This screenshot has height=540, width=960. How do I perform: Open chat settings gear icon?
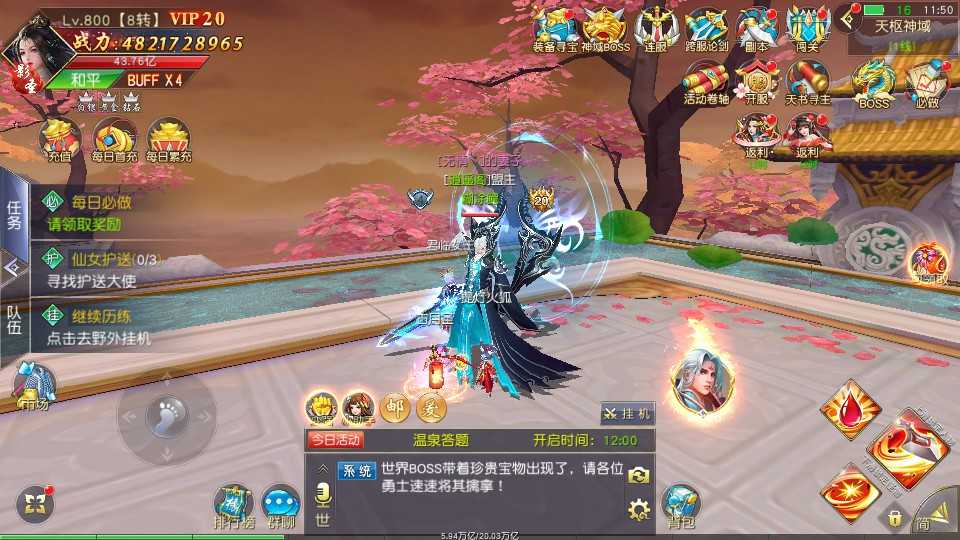pos(638,511)
